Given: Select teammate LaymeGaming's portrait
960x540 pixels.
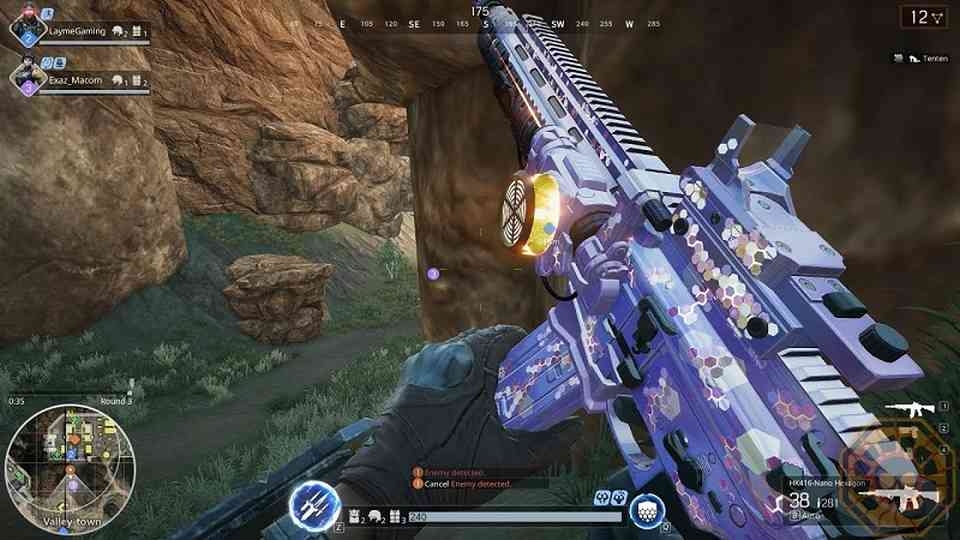Looking at the screenshot, I should coord(24,29).
